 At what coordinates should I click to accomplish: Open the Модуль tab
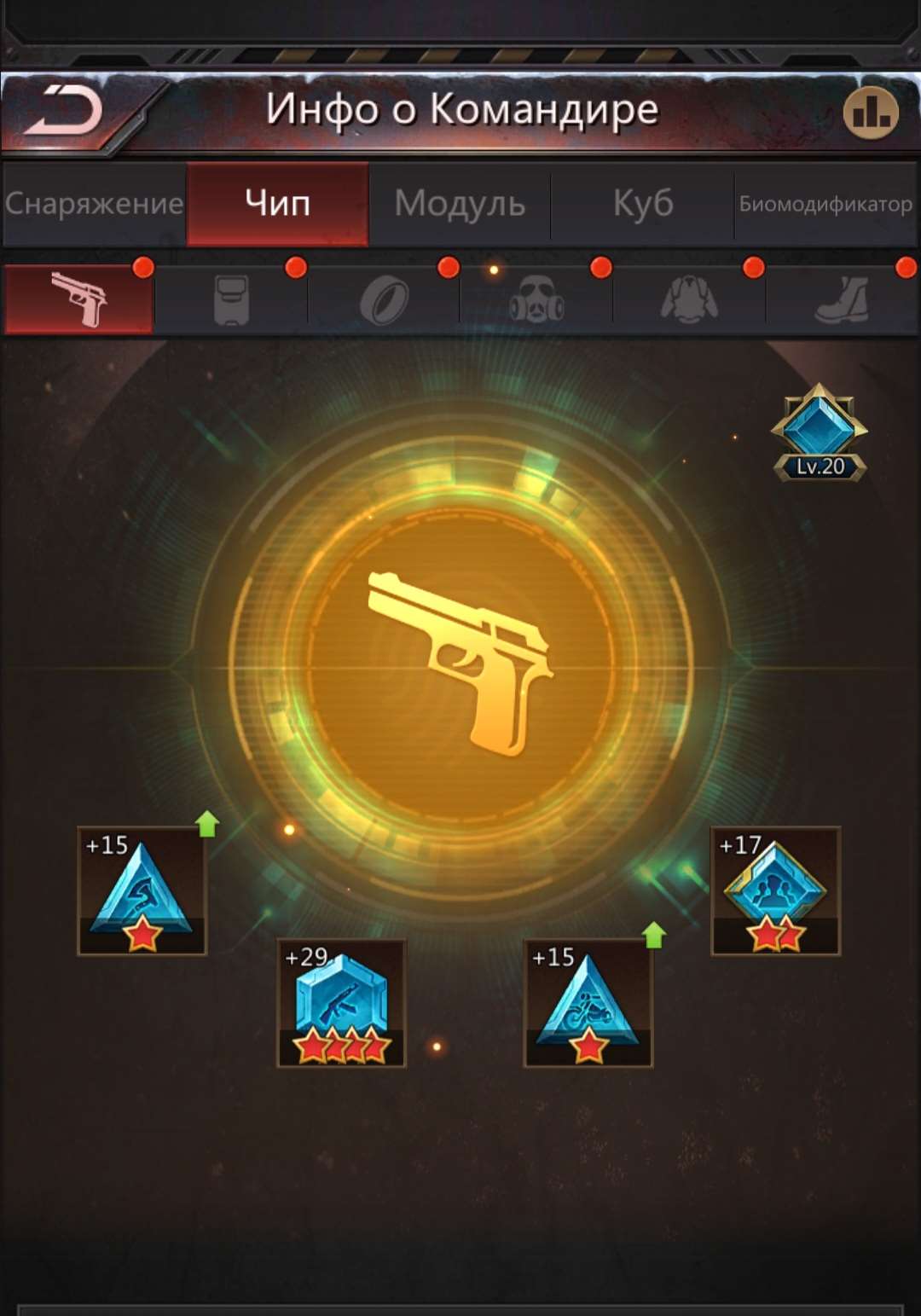[x=460, y=204]
